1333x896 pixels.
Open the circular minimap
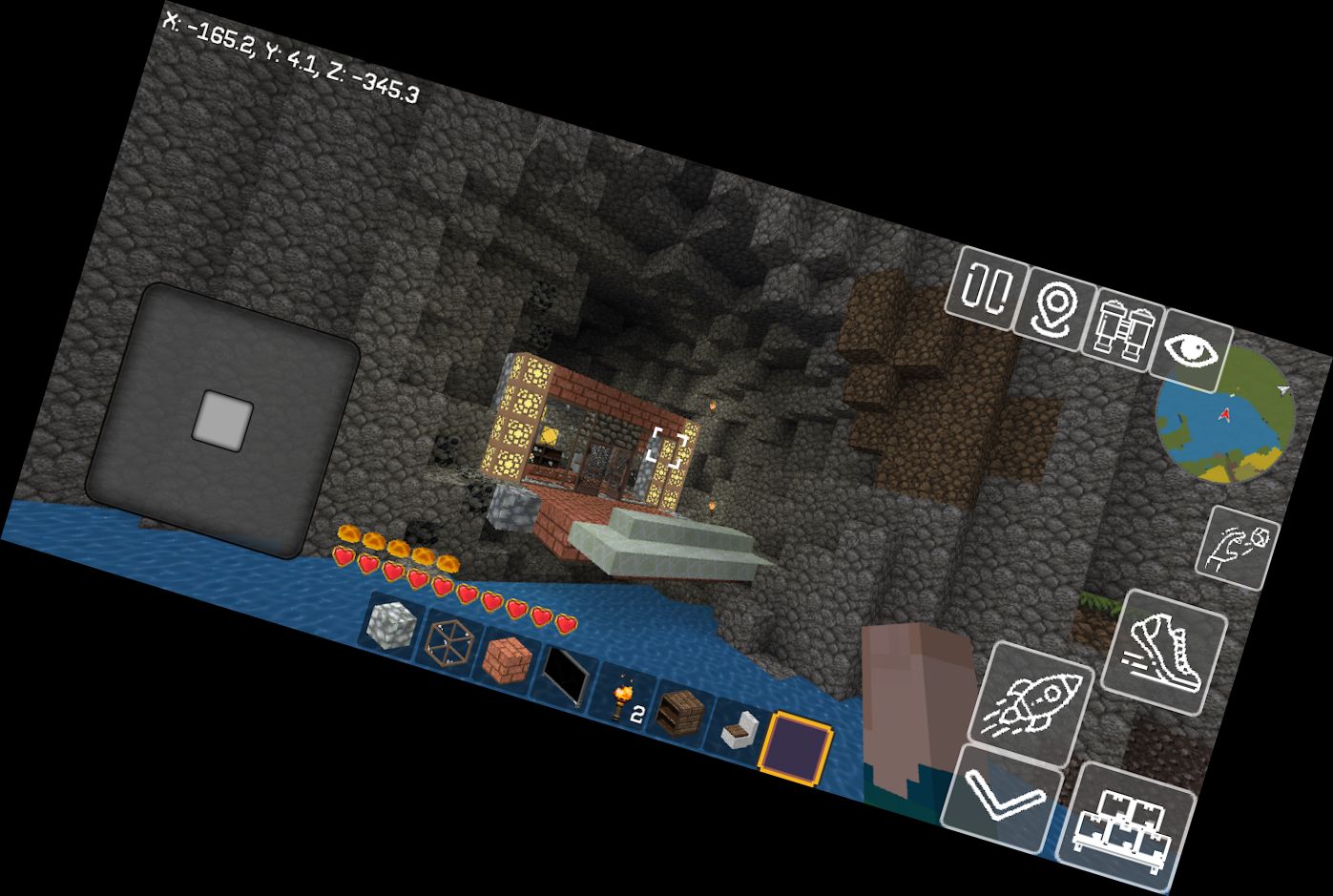tap(1225, 418)
